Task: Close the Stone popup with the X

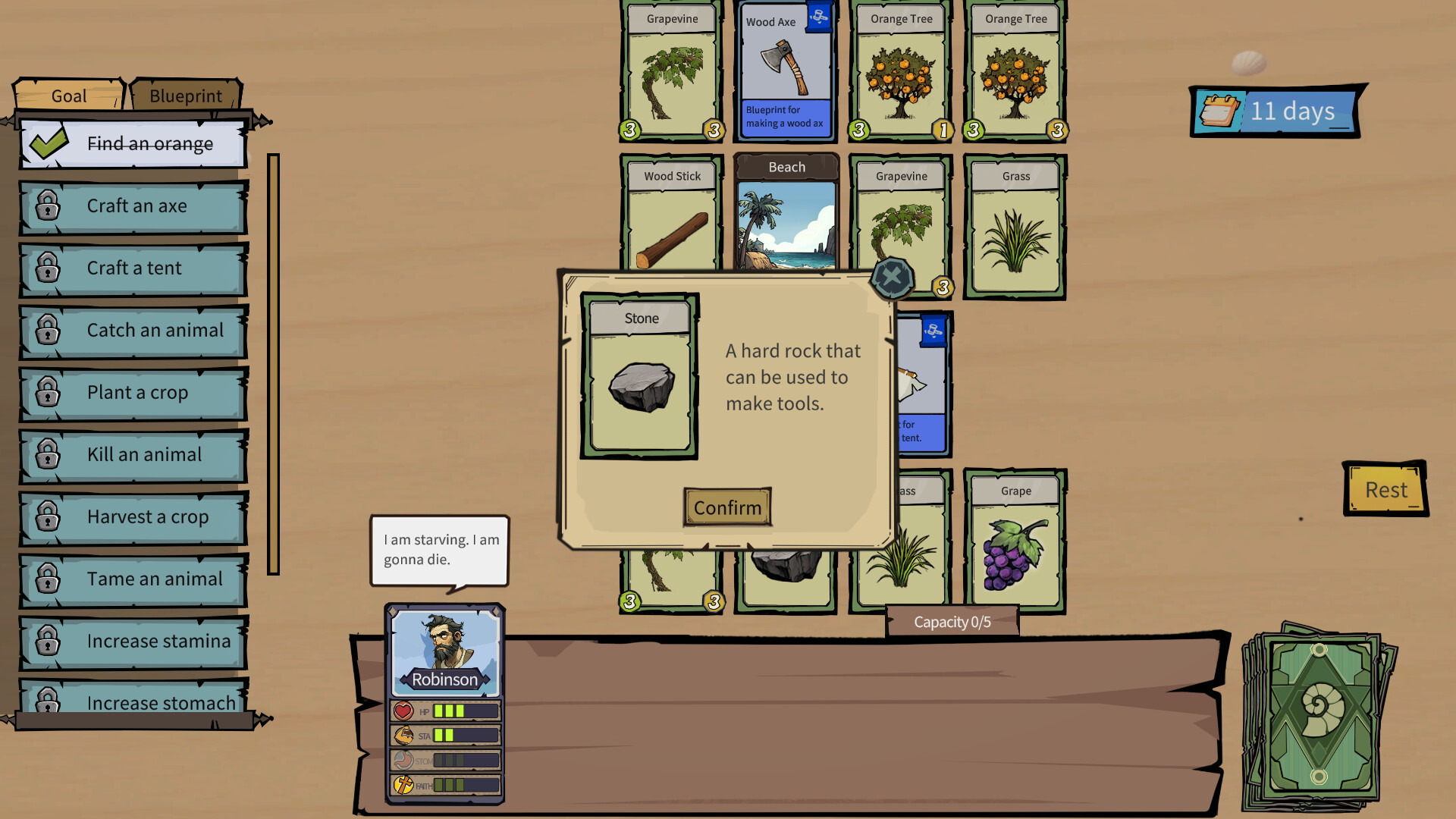Action: [x=892, y=277]
